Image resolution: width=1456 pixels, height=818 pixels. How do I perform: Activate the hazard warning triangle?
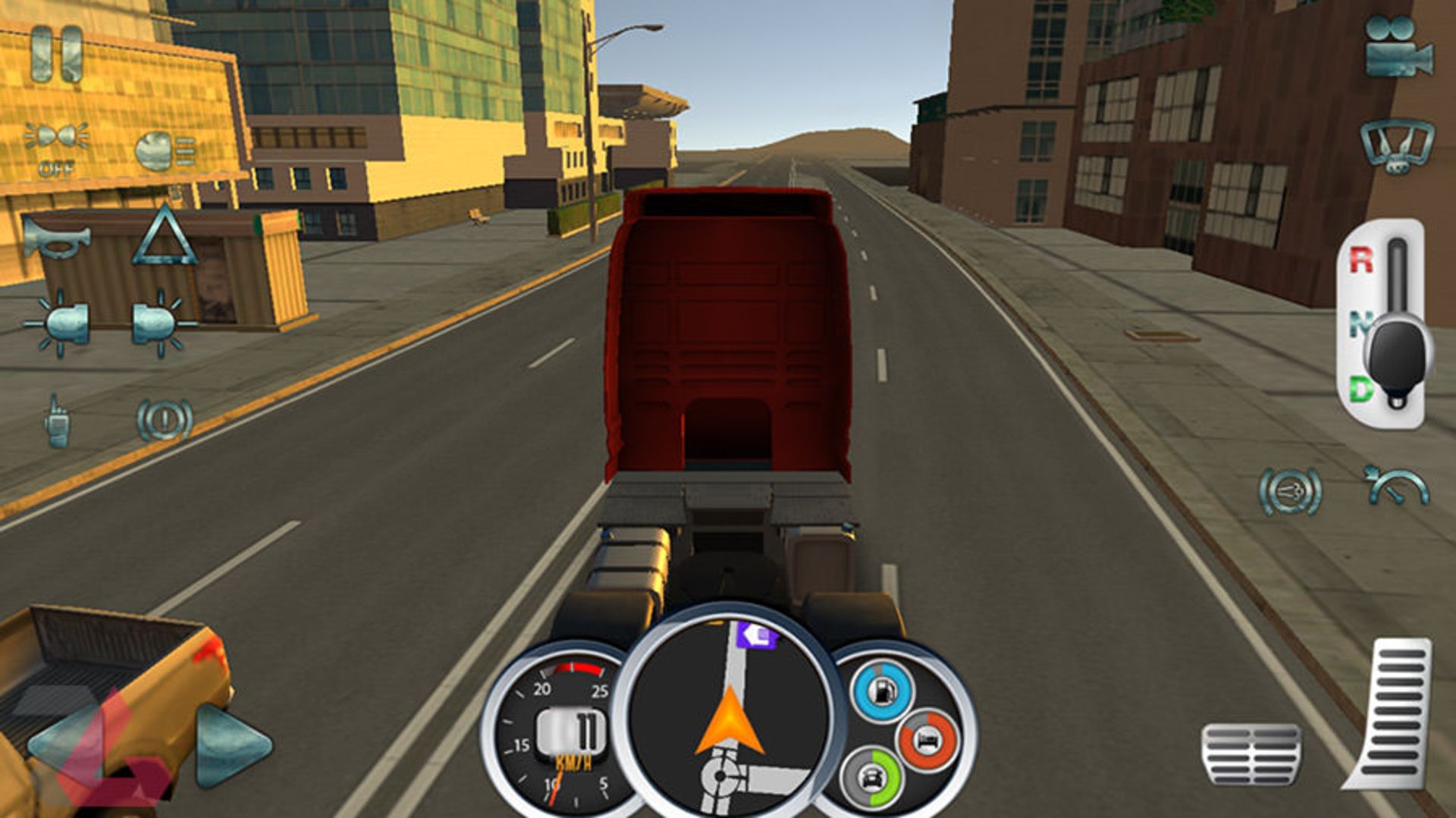165,237
